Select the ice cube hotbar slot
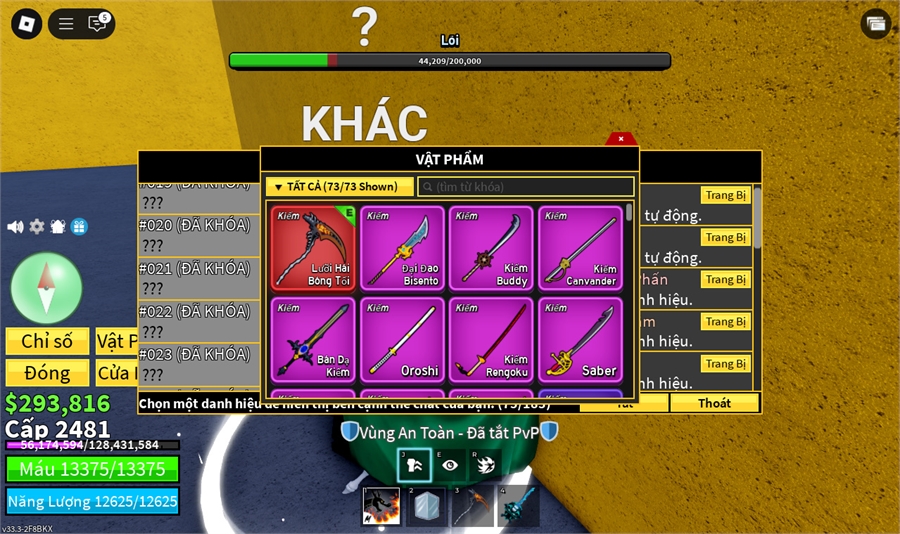This screenshot has width=900, height=534. click(x=427, y=506)
